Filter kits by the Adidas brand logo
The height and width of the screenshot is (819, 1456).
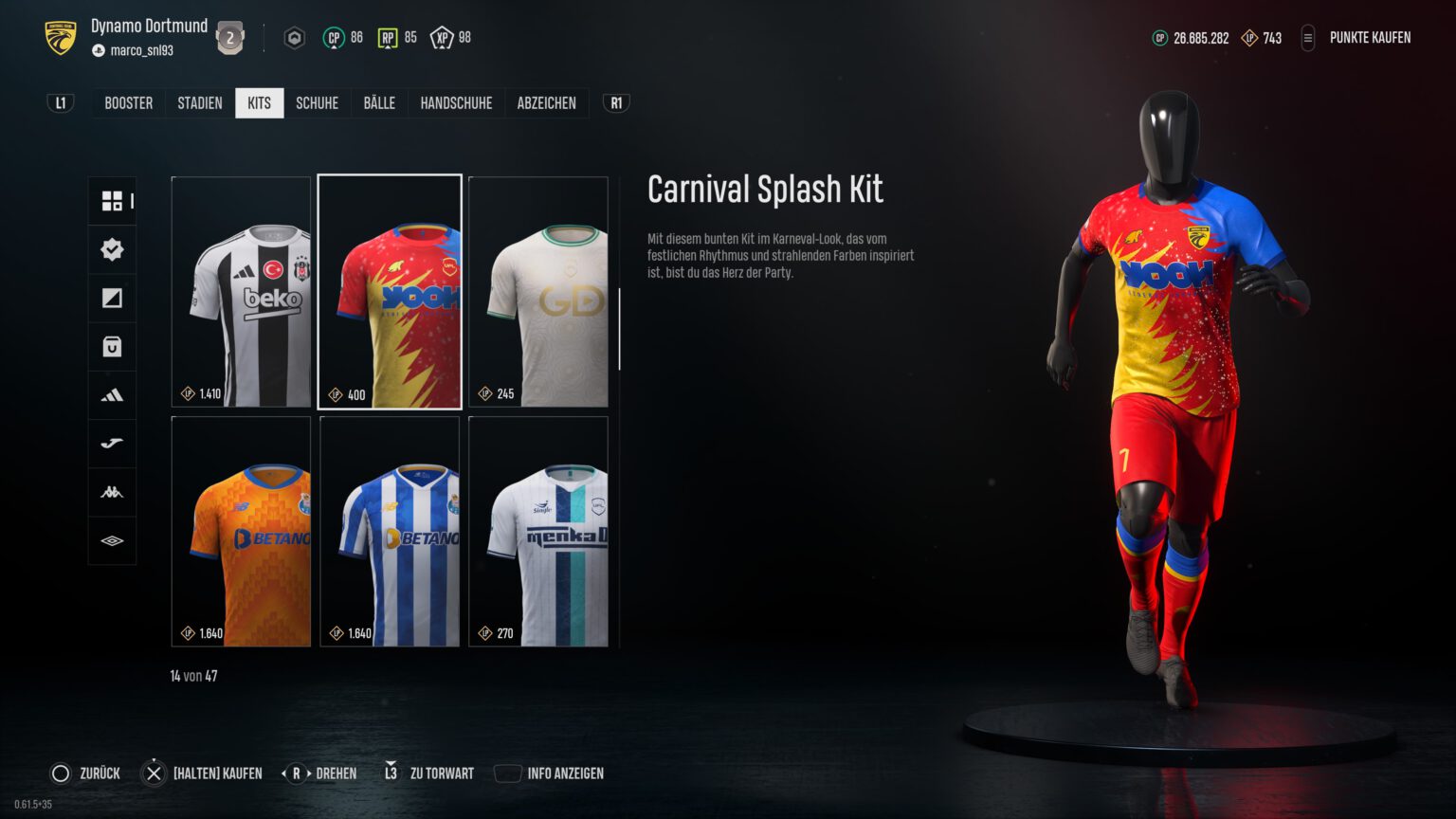tap(112, 394)
